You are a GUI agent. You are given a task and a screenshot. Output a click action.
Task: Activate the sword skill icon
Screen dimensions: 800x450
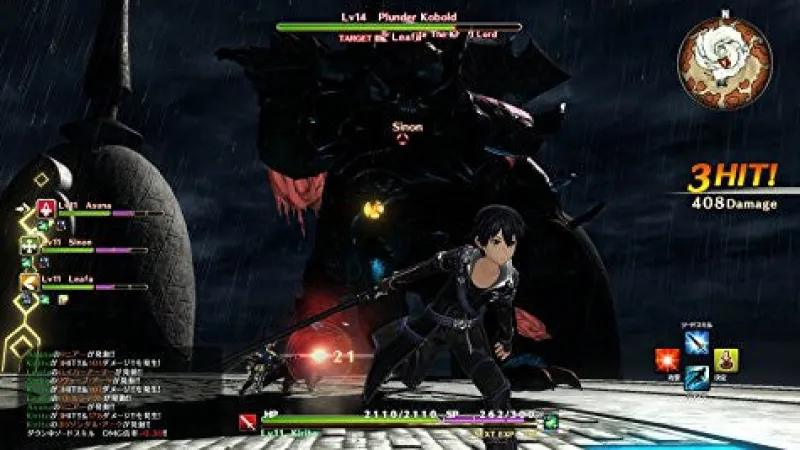(696, 341)
